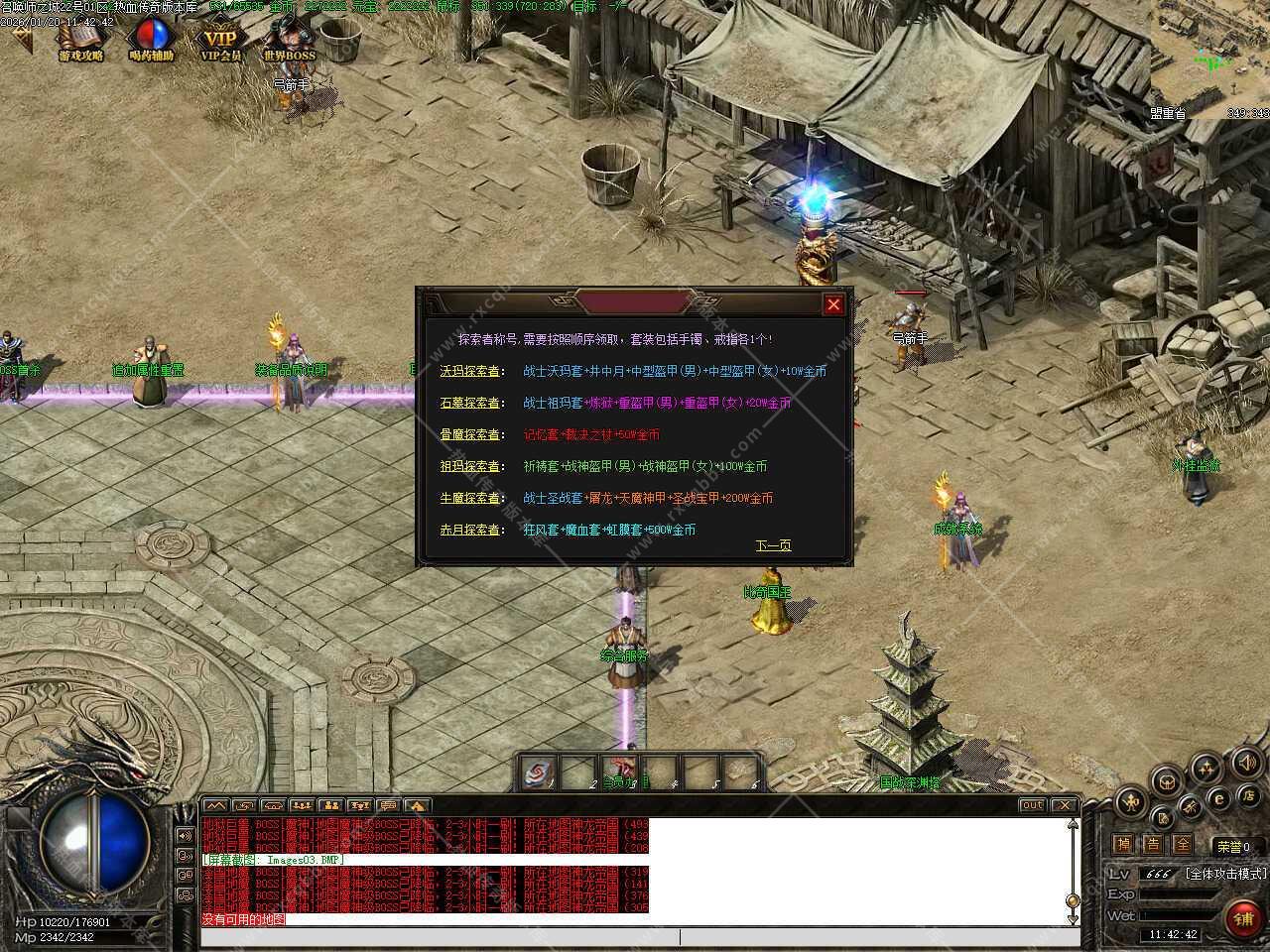This screenshot has height=952, width=1270.
Task: Select the 赤月探索者 title link
Action: [x=470, y=530]
